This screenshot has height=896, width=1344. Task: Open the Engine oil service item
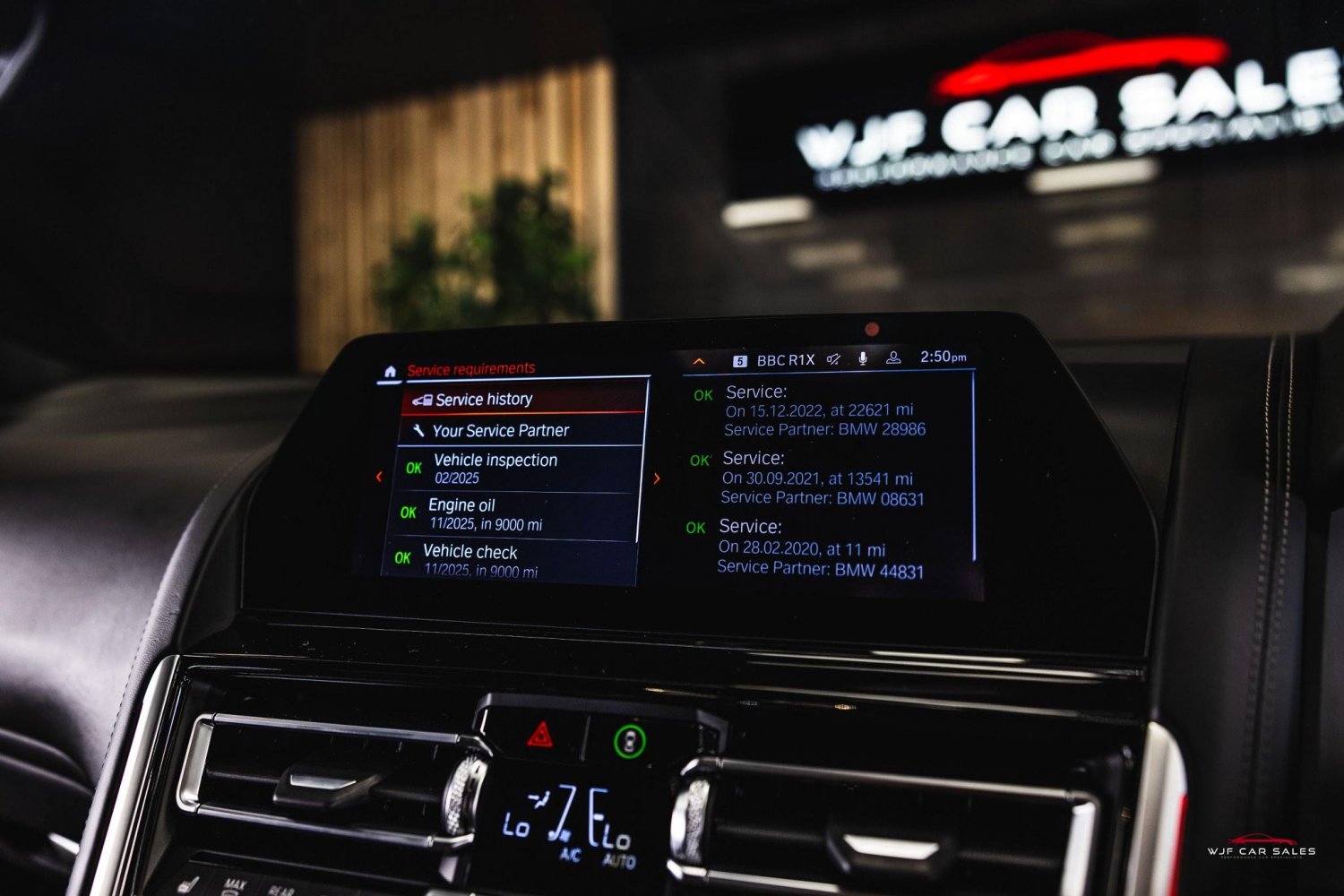514,514
